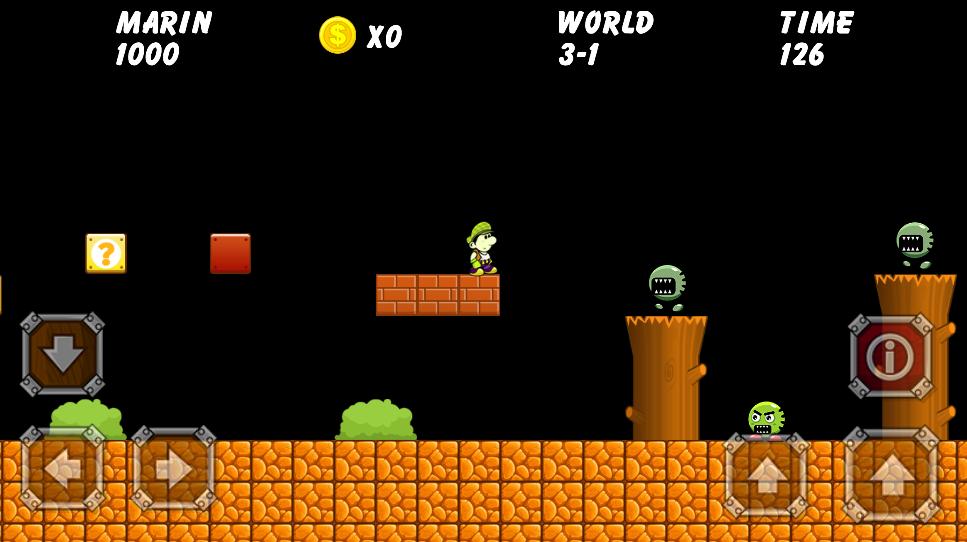Tap the right arrow movement button
The image size is (967, 542).
coord(173,469)
